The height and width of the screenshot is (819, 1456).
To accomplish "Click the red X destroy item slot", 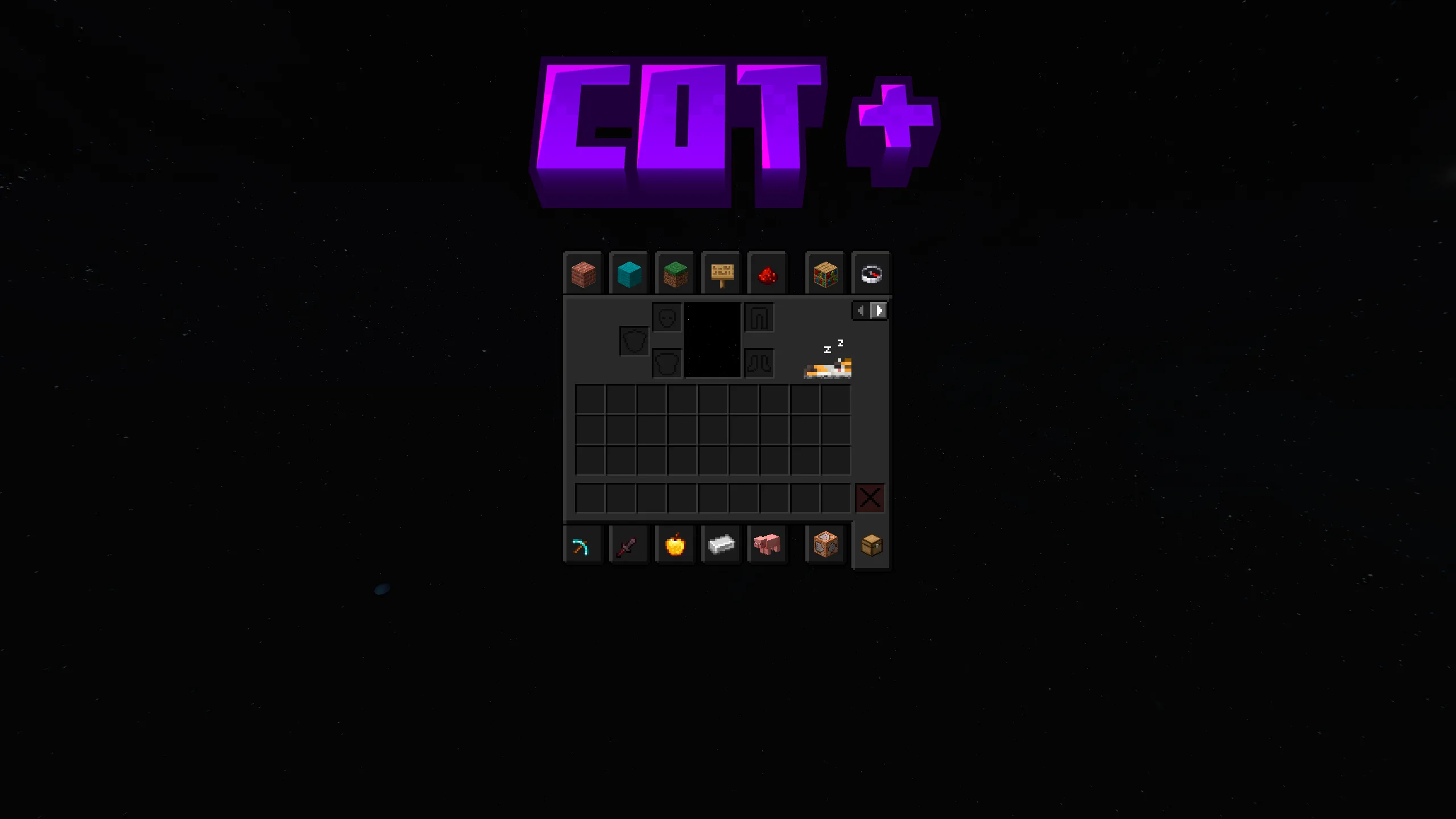I will coord(870,497).
